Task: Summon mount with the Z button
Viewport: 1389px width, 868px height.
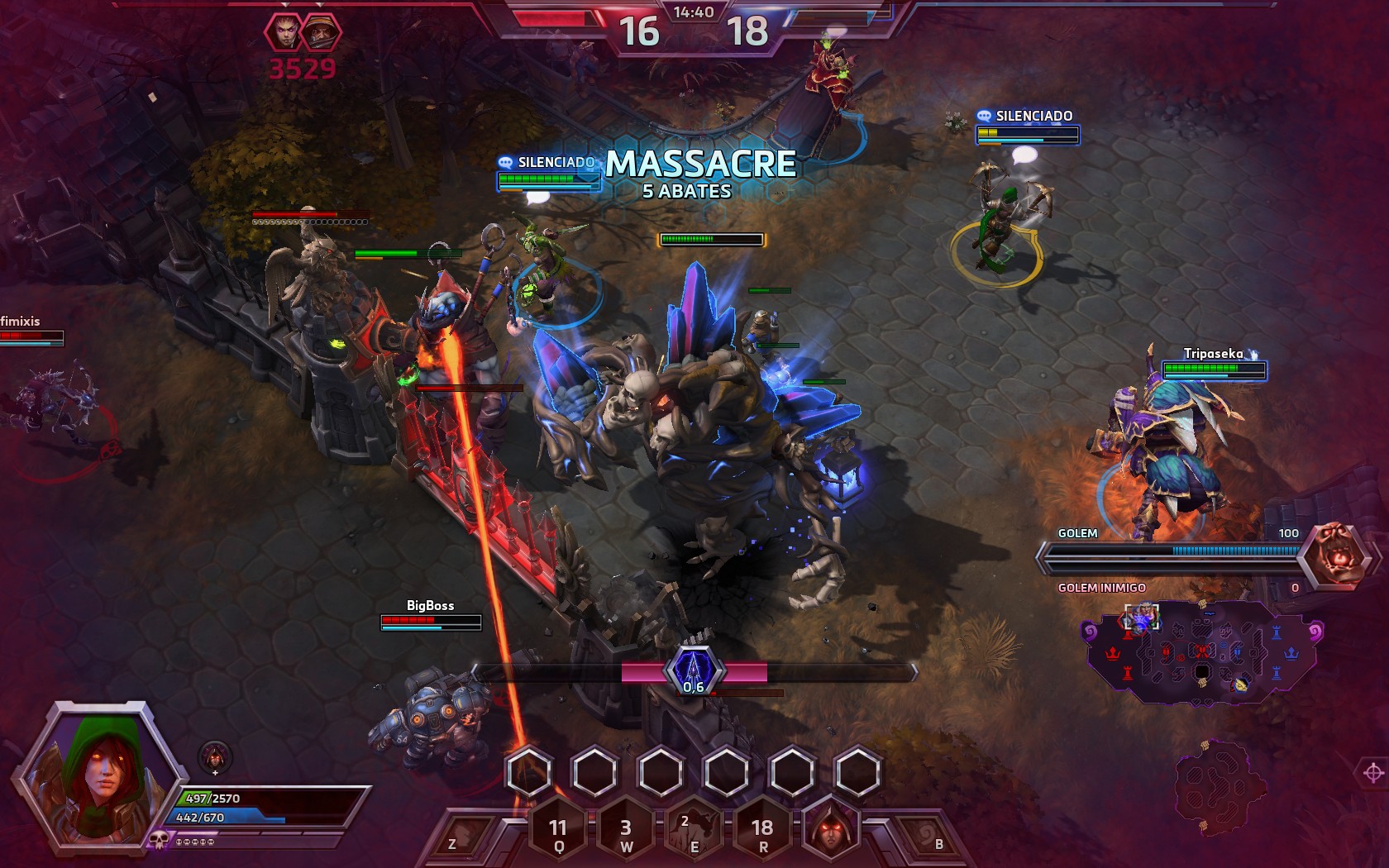Action: [454, 837]
